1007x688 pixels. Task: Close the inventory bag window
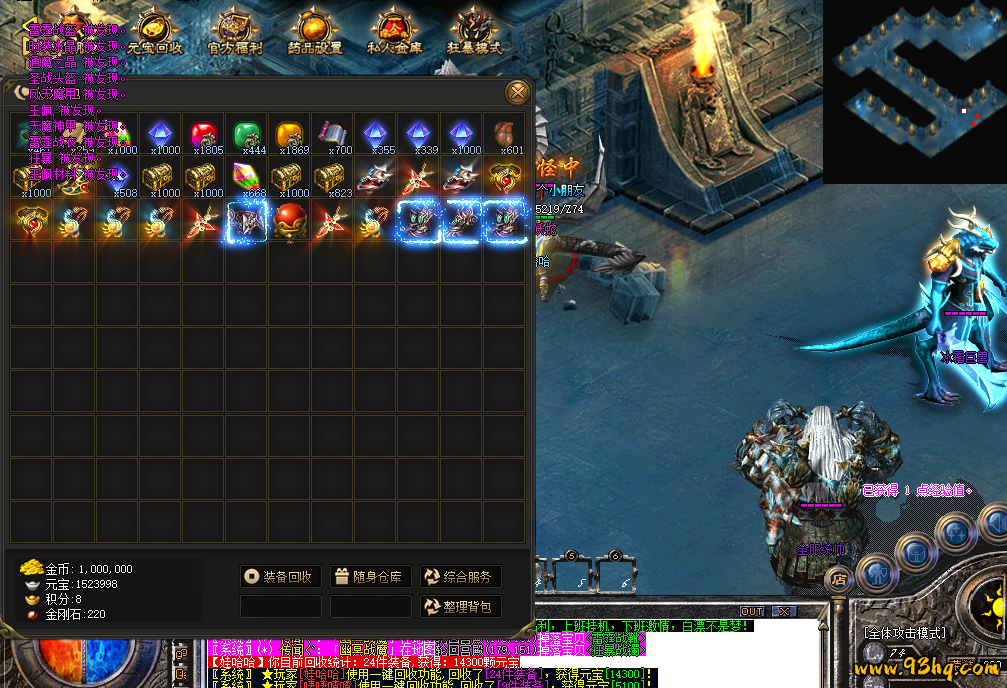coord(517,92)
